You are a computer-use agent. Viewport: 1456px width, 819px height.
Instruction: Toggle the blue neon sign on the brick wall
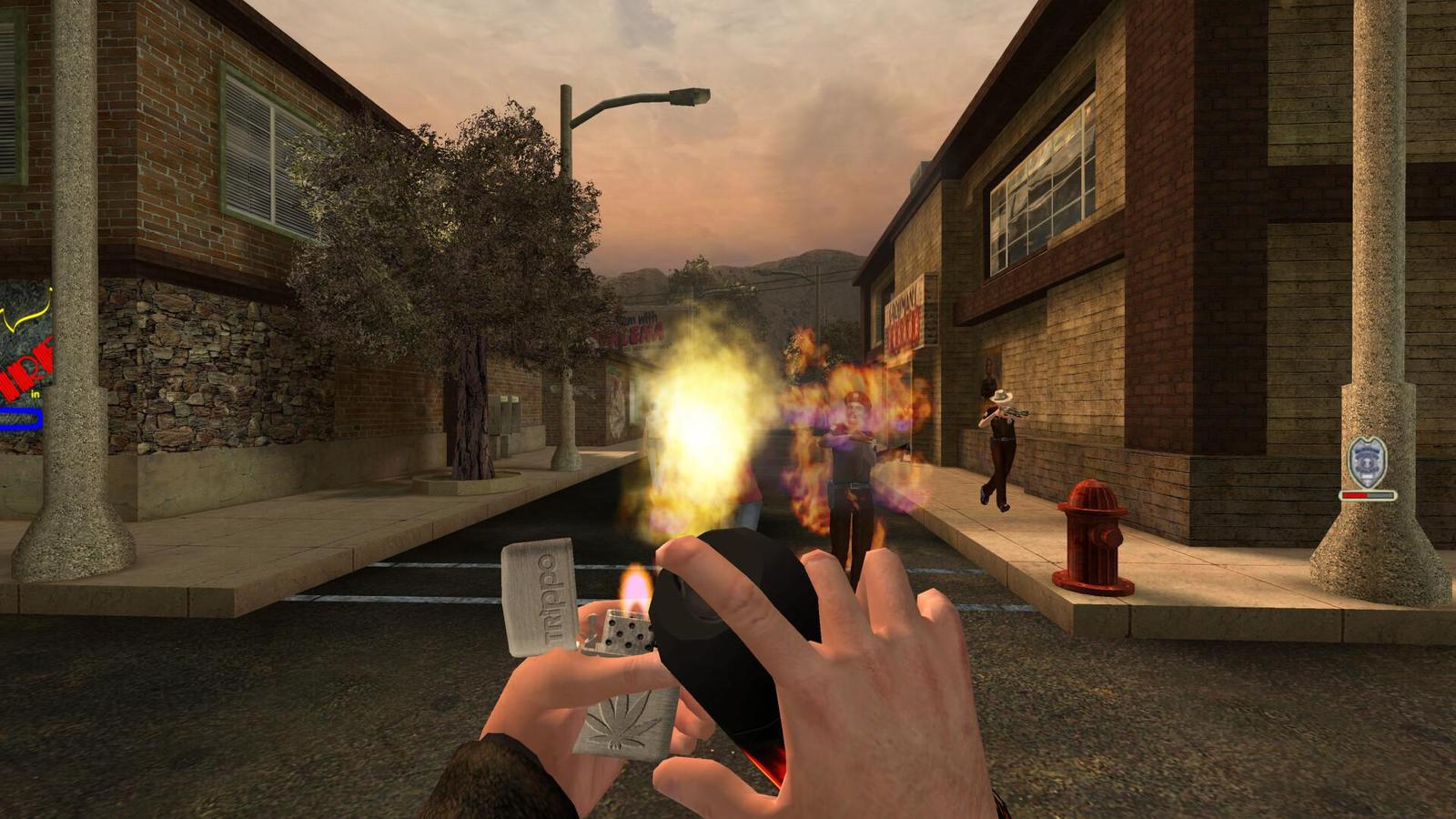tap(20, 419)
